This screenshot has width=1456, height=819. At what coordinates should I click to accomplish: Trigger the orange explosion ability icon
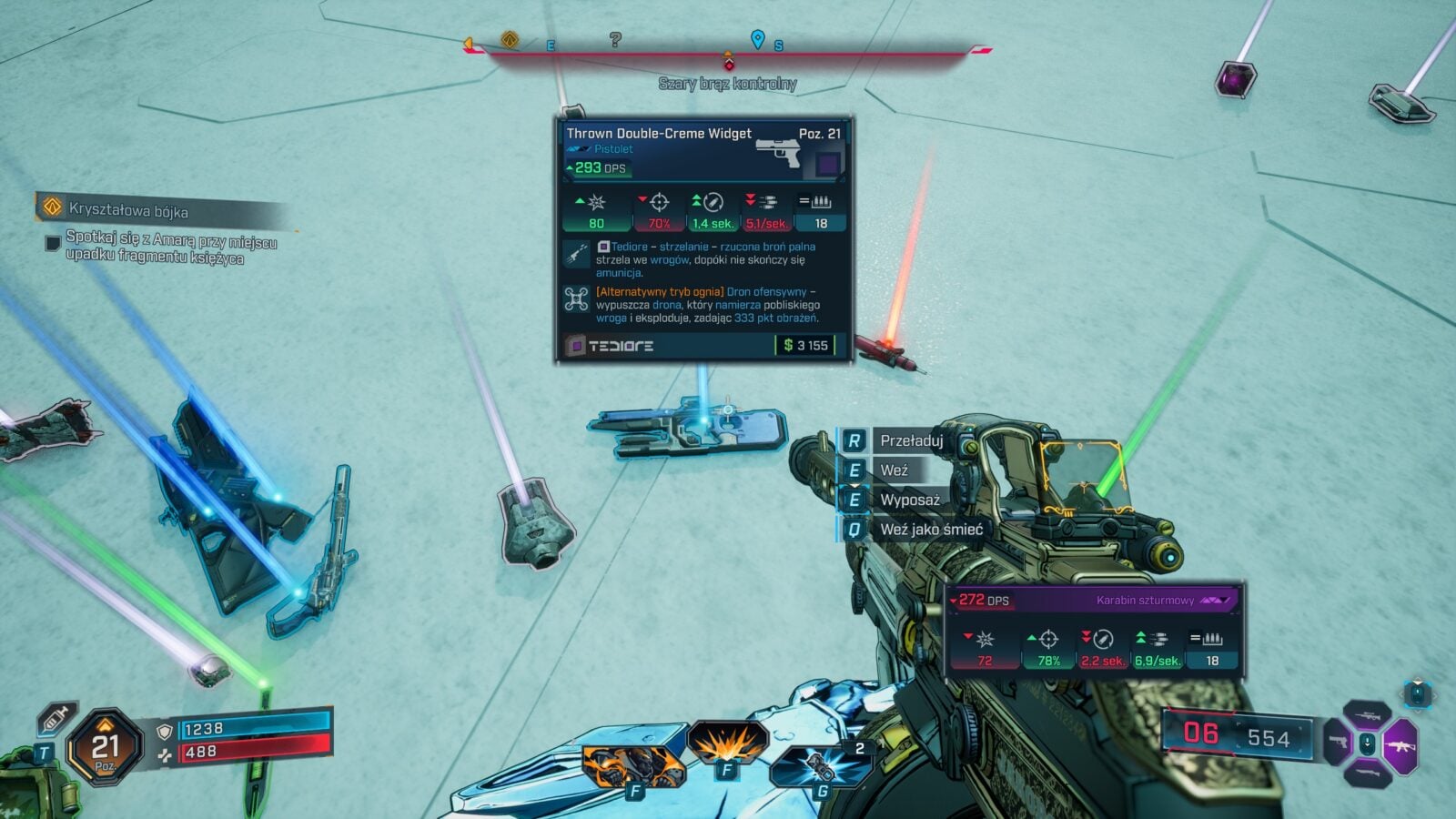coord(727,743)
